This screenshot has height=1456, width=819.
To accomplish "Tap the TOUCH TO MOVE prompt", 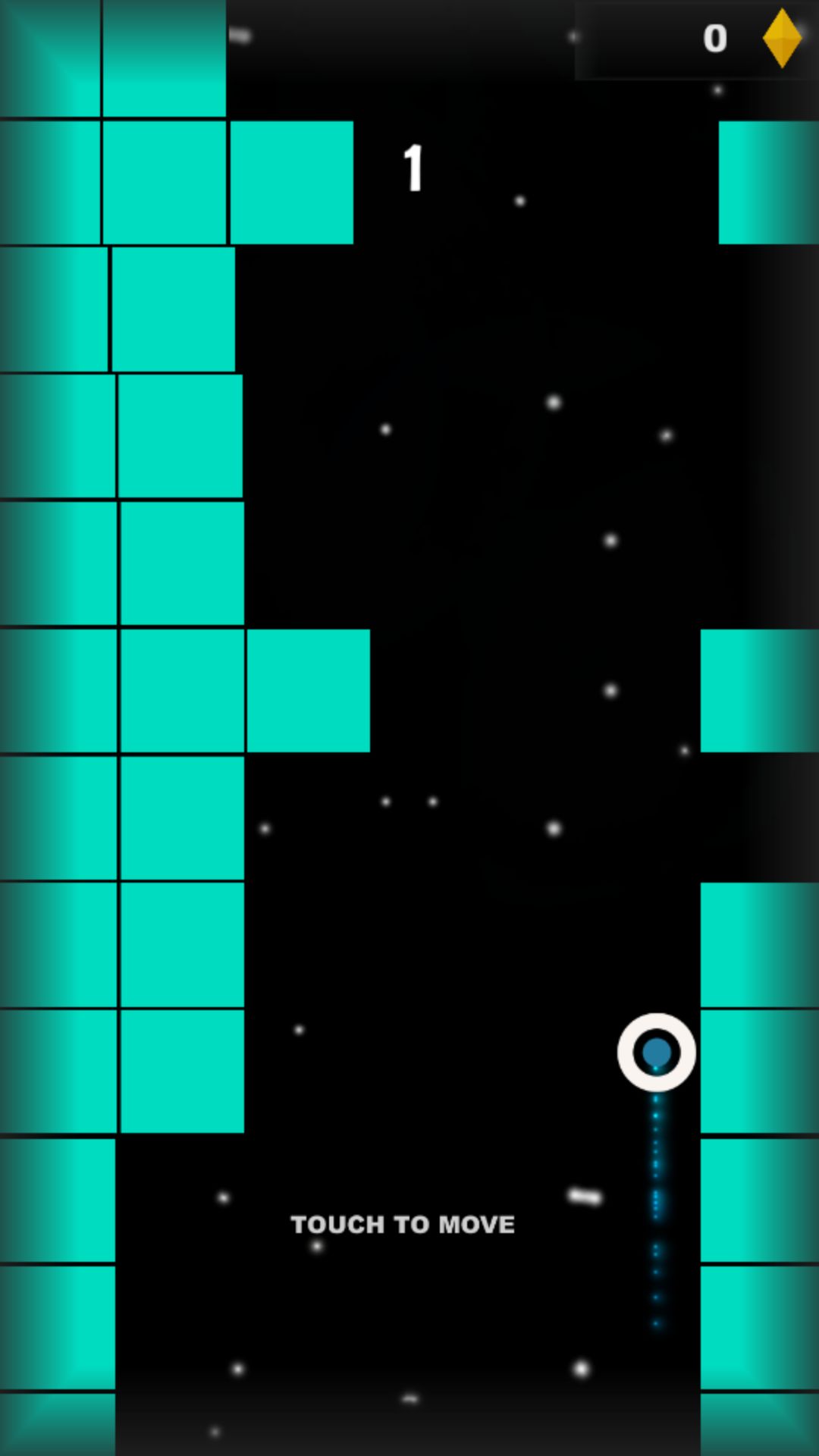I will pos(403,1224).
